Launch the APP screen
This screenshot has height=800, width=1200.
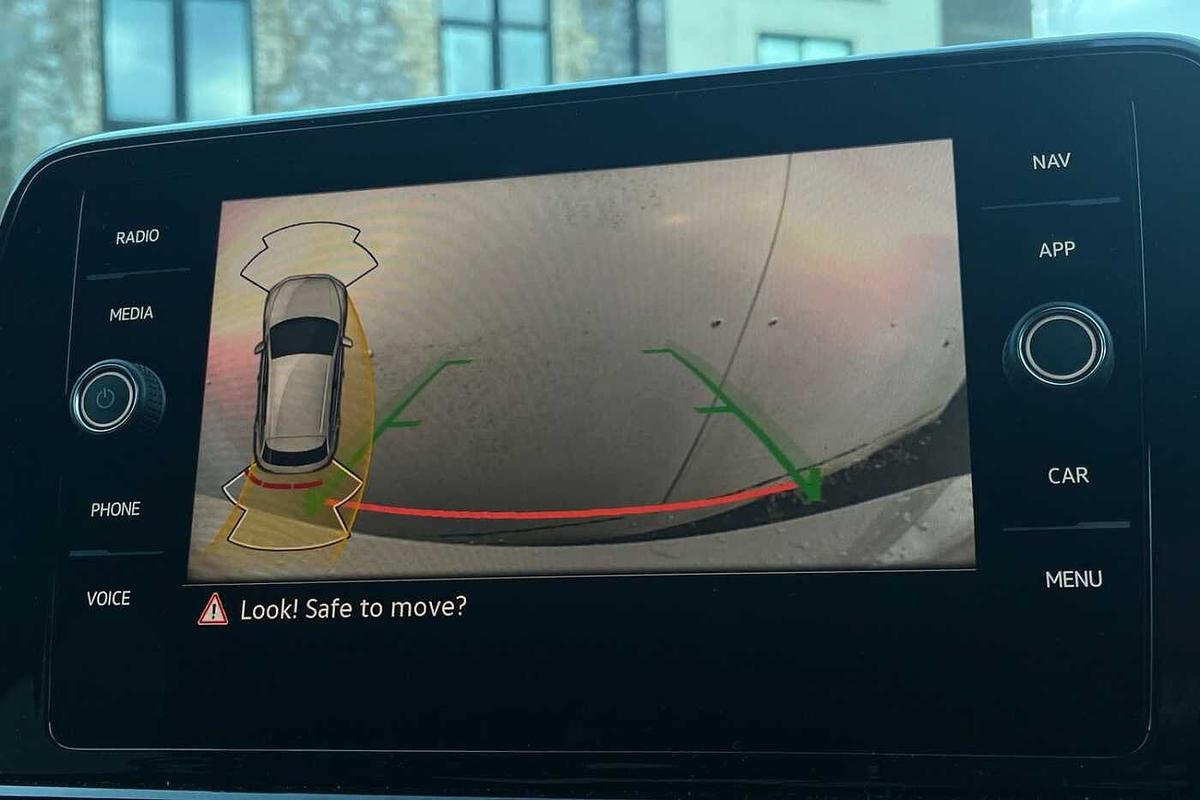[1056, 250]
